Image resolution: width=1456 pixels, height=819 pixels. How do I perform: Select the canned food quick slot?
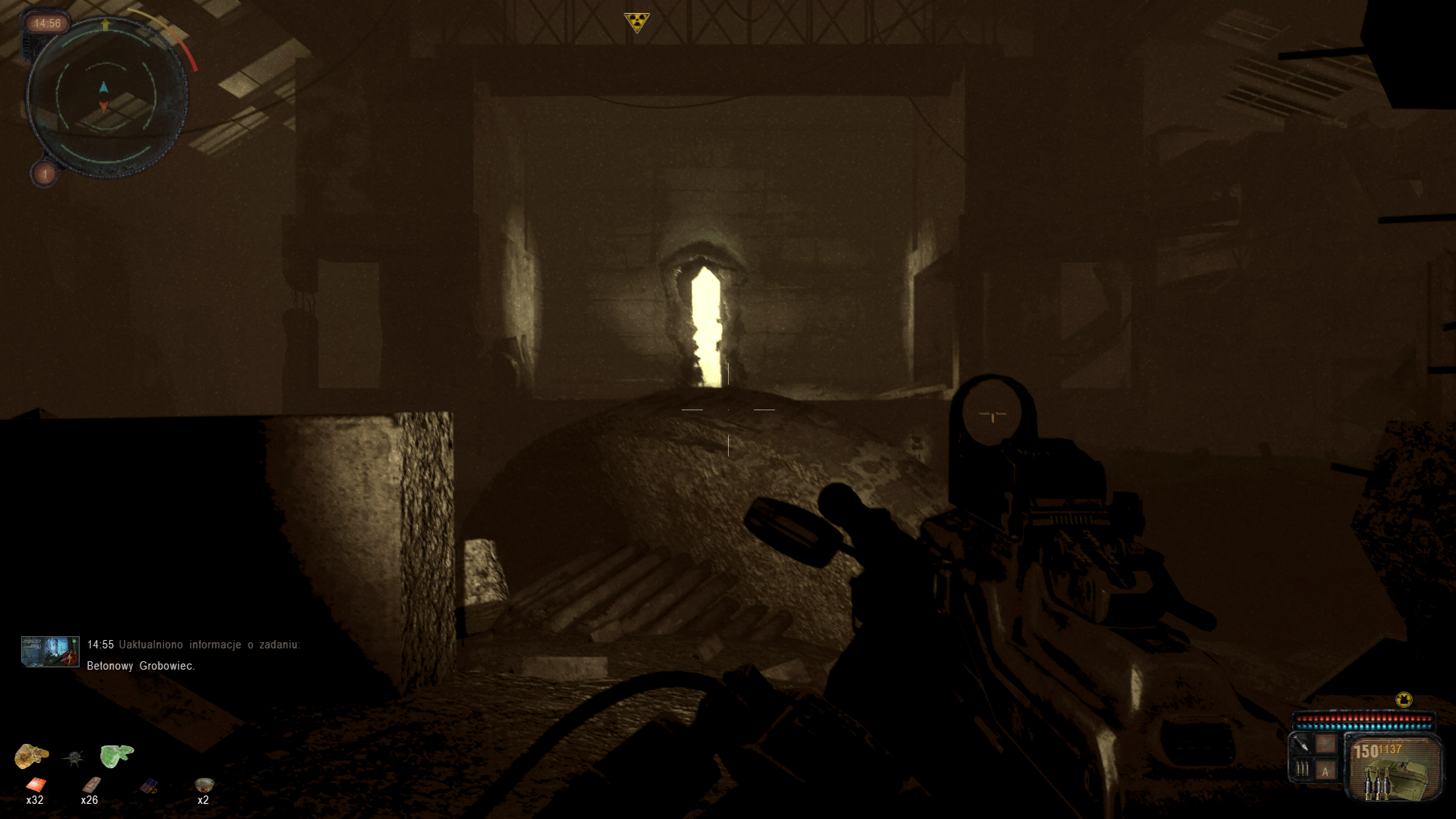click(204, 784)
